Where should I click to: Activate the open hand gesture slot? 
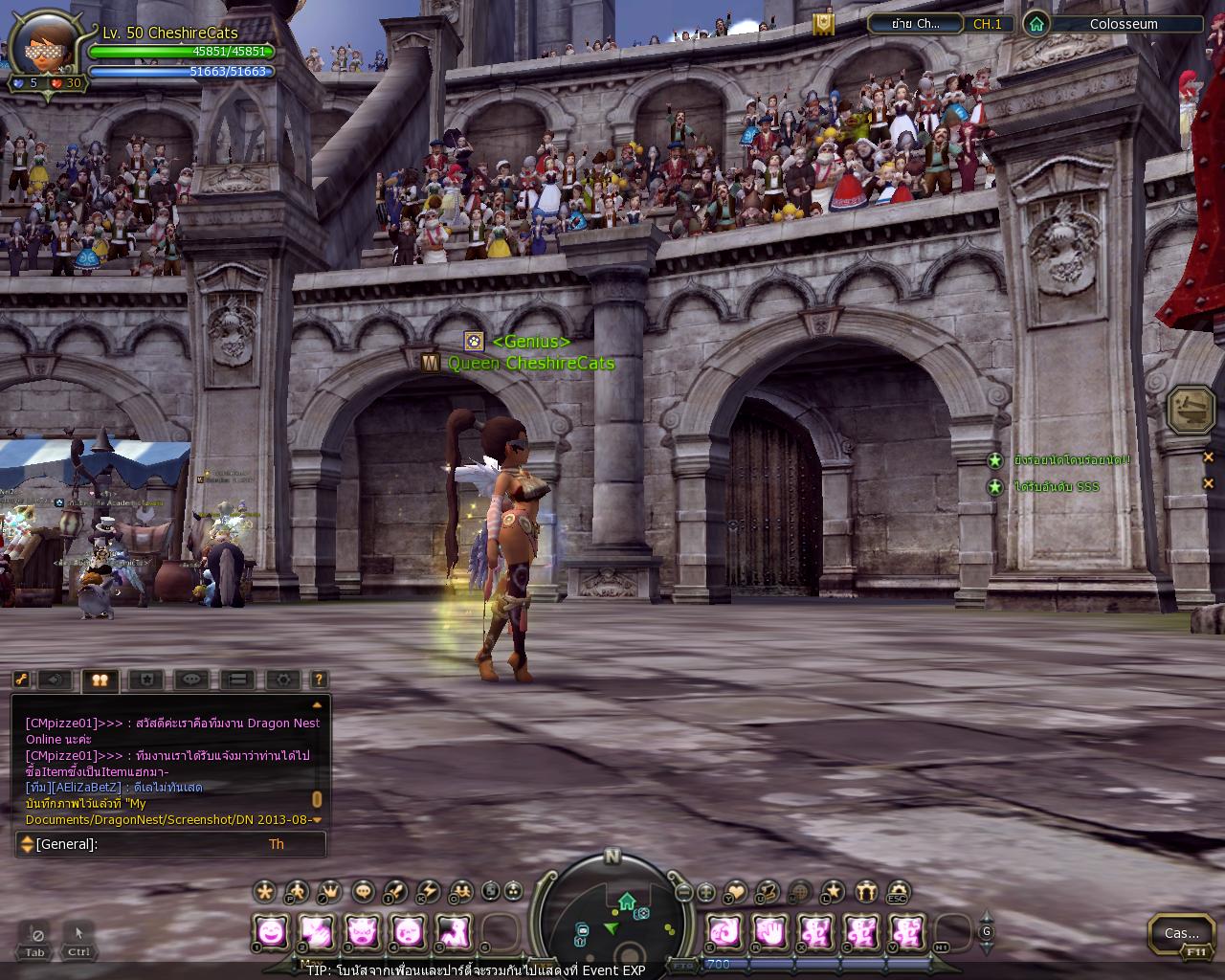tap(769, 931)
